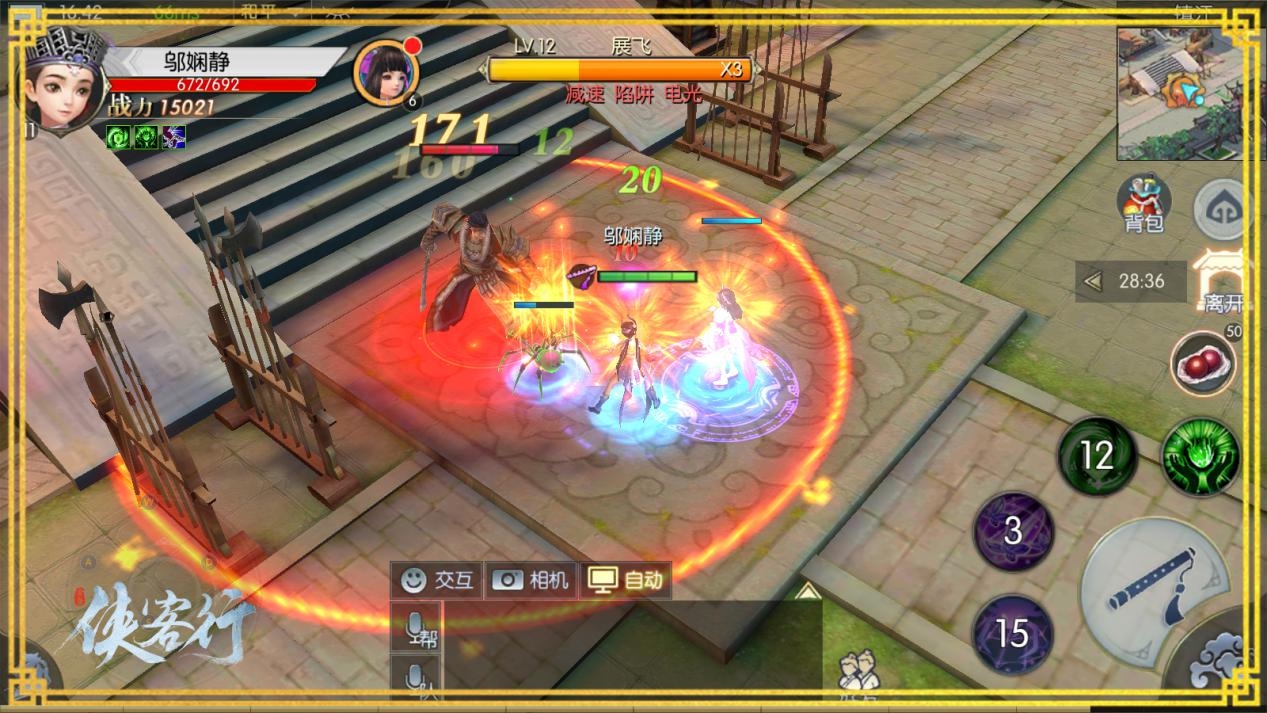Tap the purple skill with cooldown 3

(x=1013, y=531)
